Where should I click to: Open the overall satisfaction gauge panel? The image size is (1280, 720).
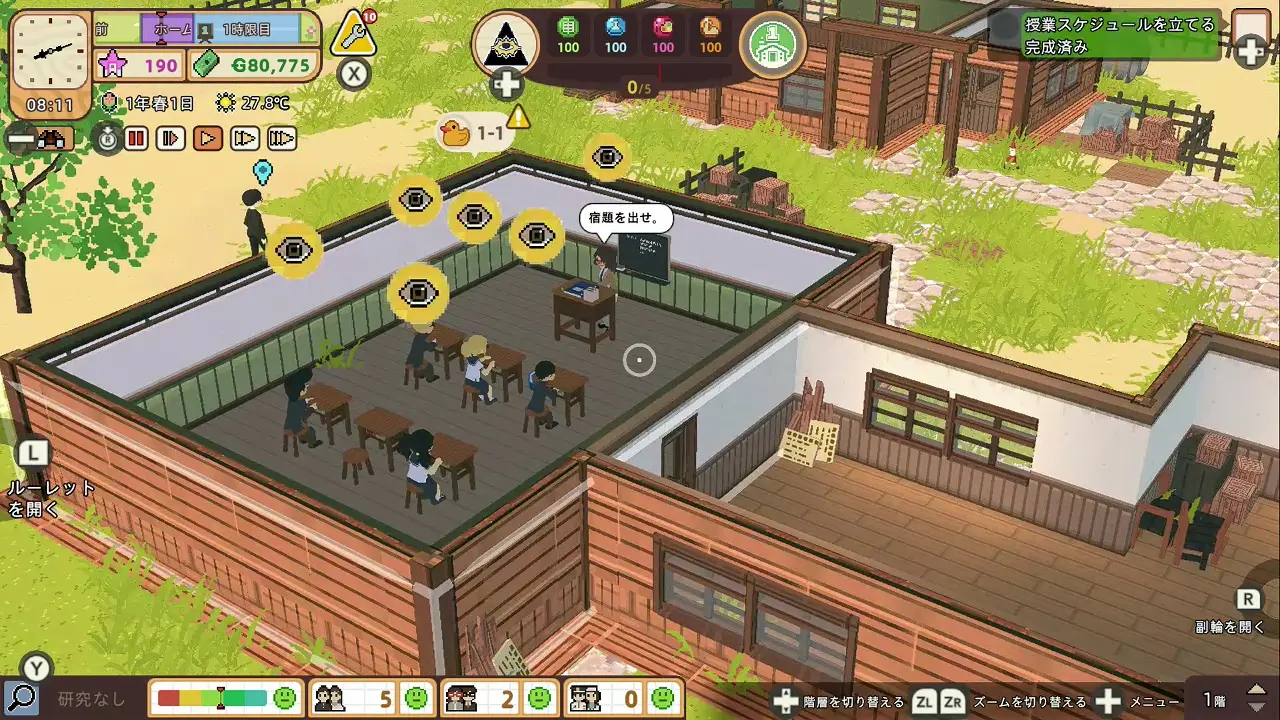point(227,698)
